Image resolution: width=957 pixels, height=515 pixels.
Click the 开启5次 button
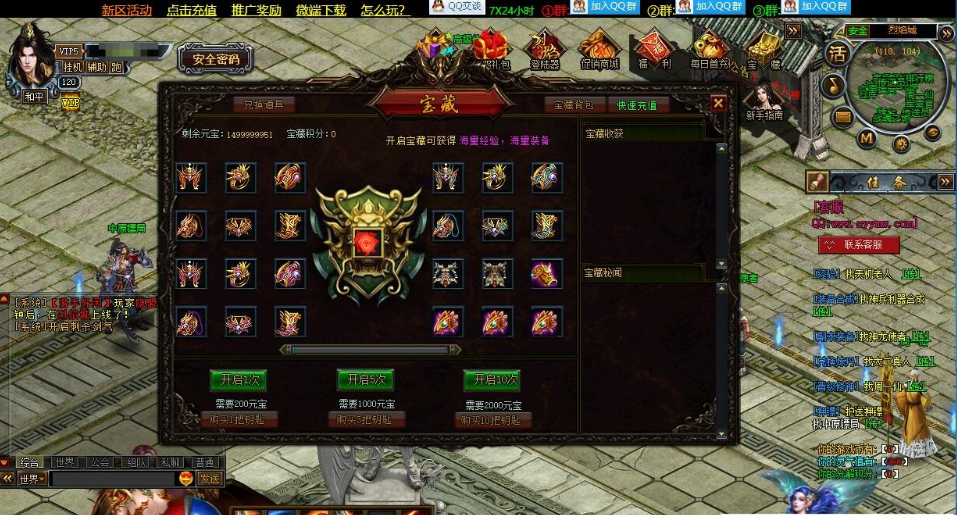(365, 380)
